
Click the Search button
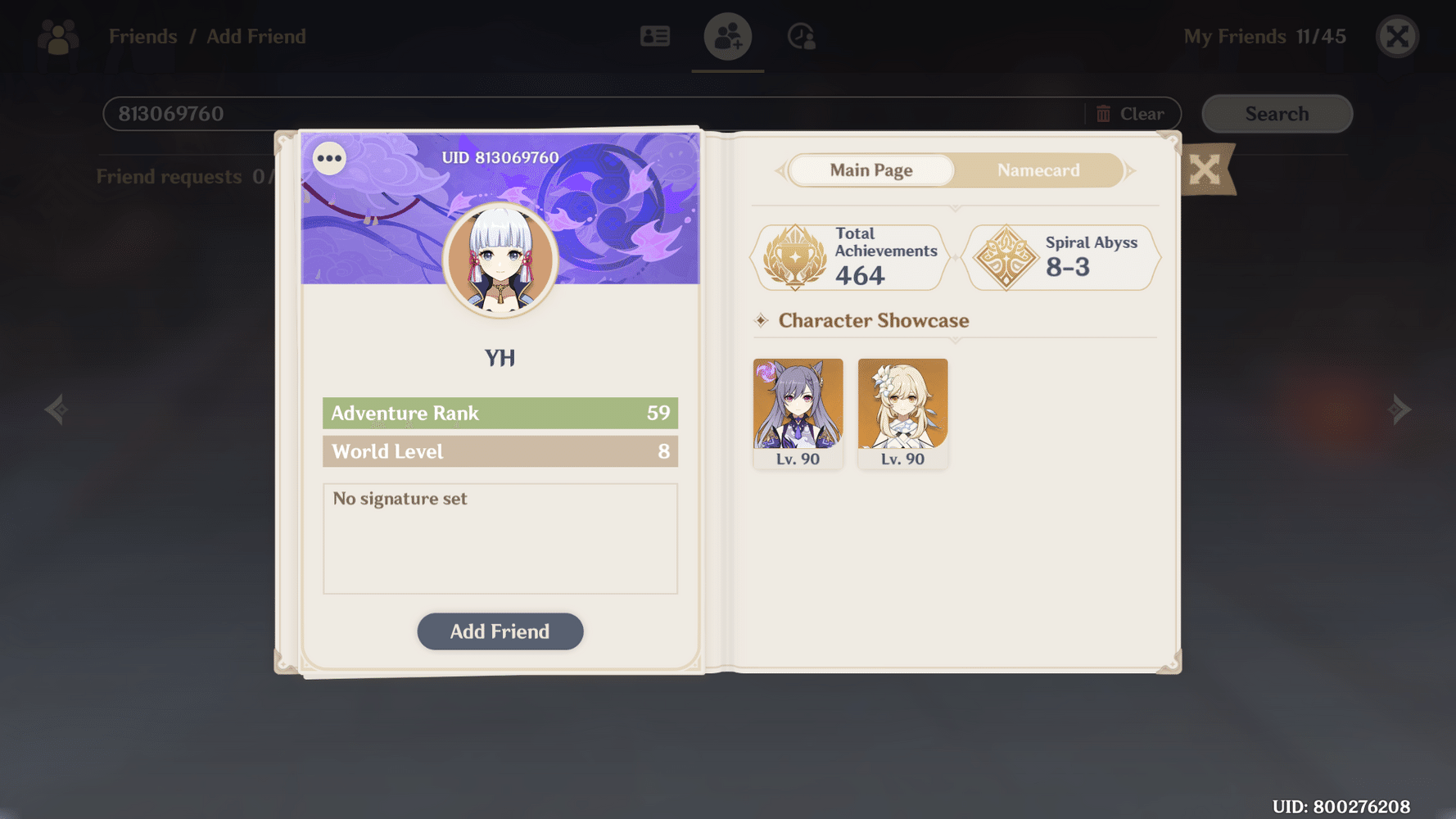(1277, 114)
